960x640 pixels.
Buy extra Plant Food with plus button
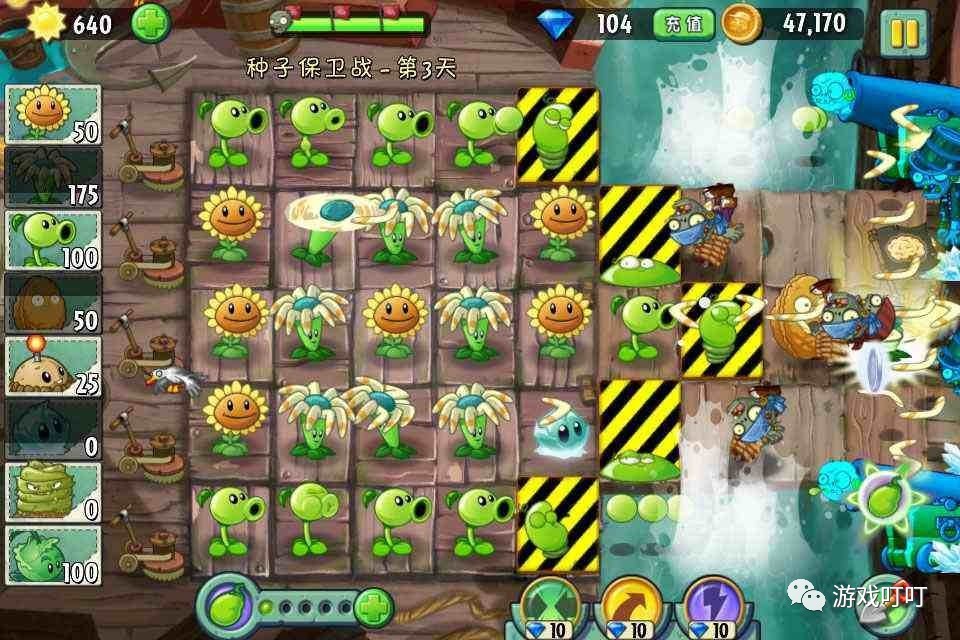[373, 606]
